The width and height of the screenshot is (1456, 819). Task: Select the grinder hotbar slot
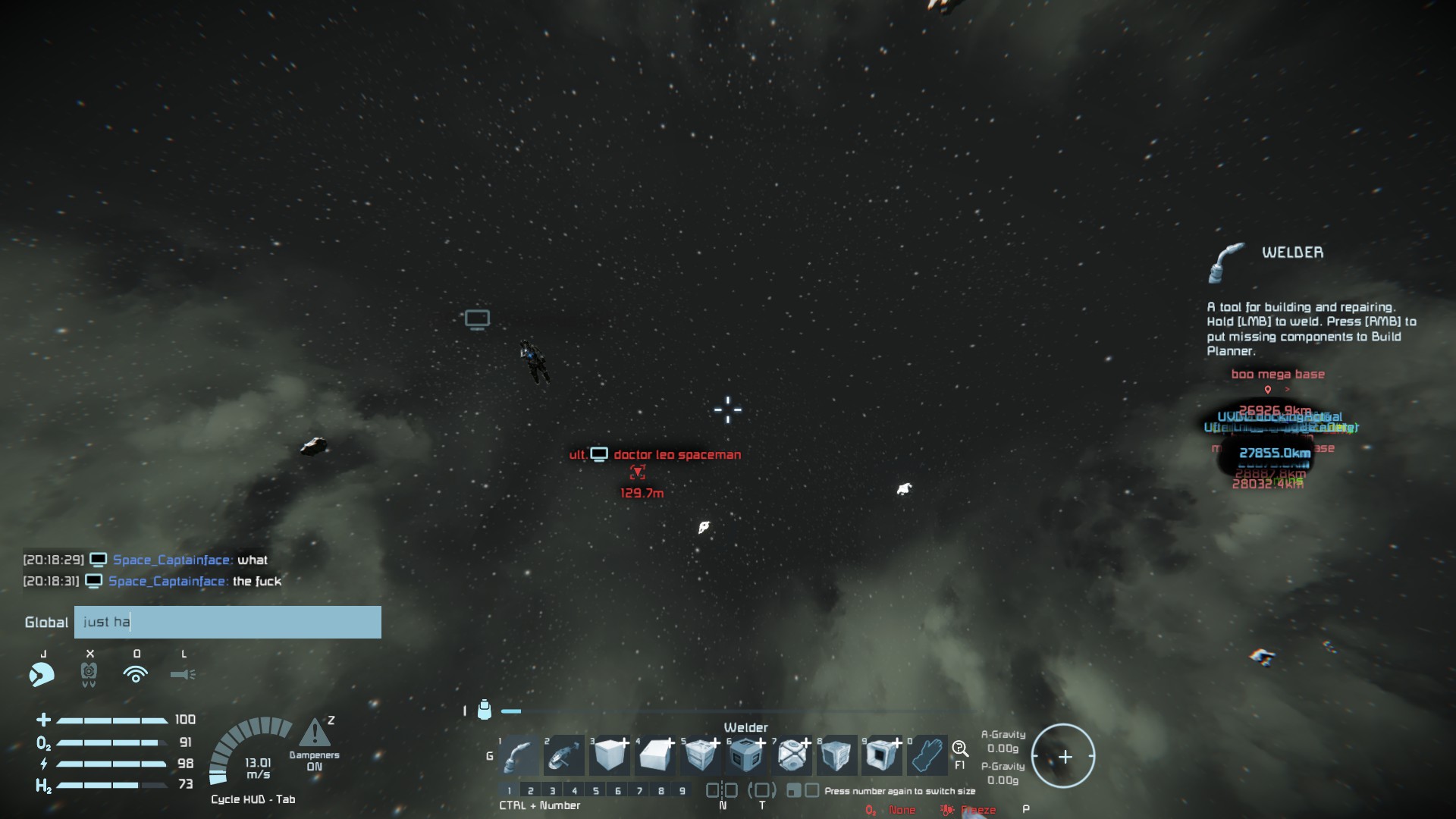click(565, 755)
